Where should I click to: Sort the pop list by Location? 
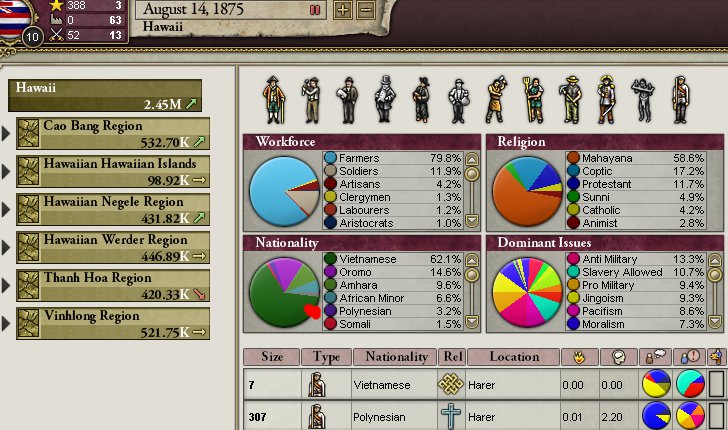click(515, 357)
